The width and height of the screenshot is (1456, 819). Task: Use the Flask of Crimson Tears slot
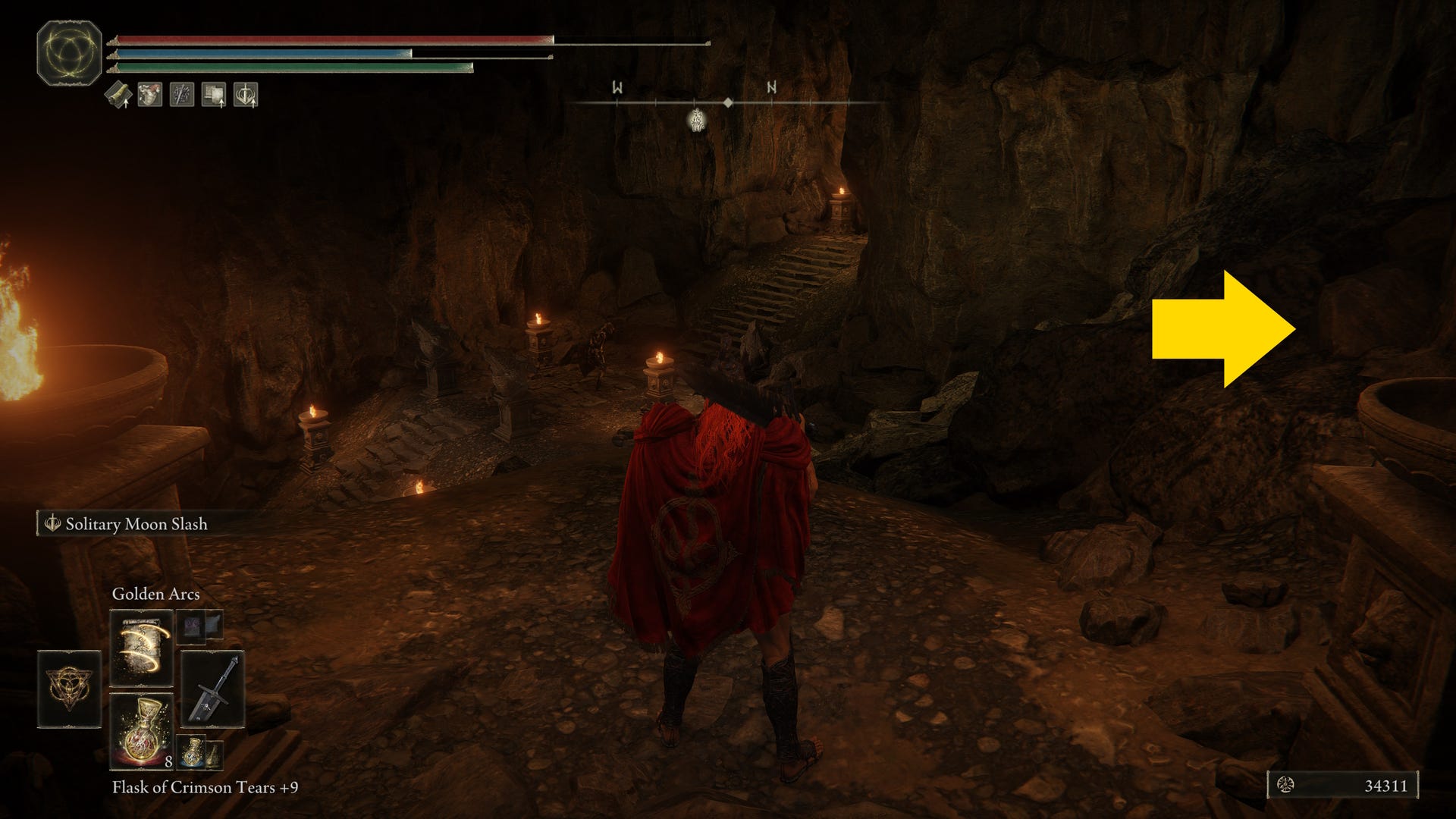click(x=142, y=730)
